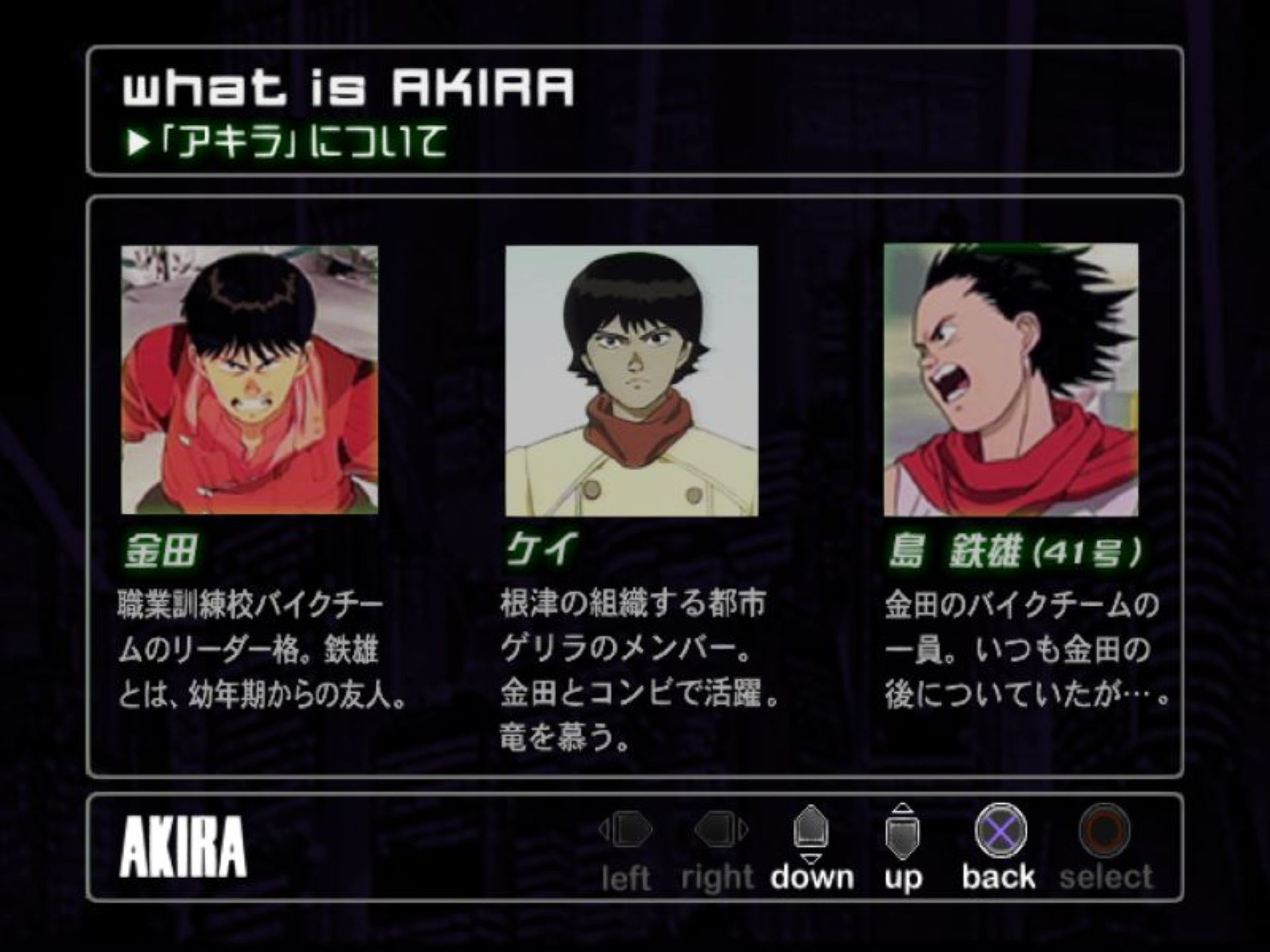Pick Tetsuo's spiky-haired portrait

1011,379
